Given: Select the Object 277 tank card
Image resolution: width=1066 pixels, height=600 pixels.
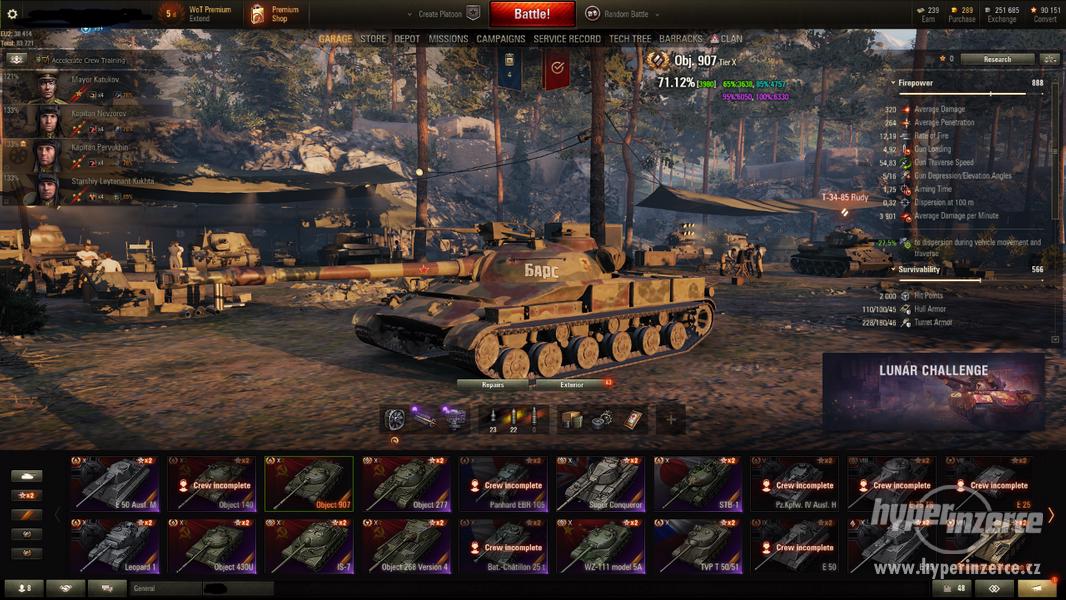Looking at the screenshot, I should (x=406, y=484).
